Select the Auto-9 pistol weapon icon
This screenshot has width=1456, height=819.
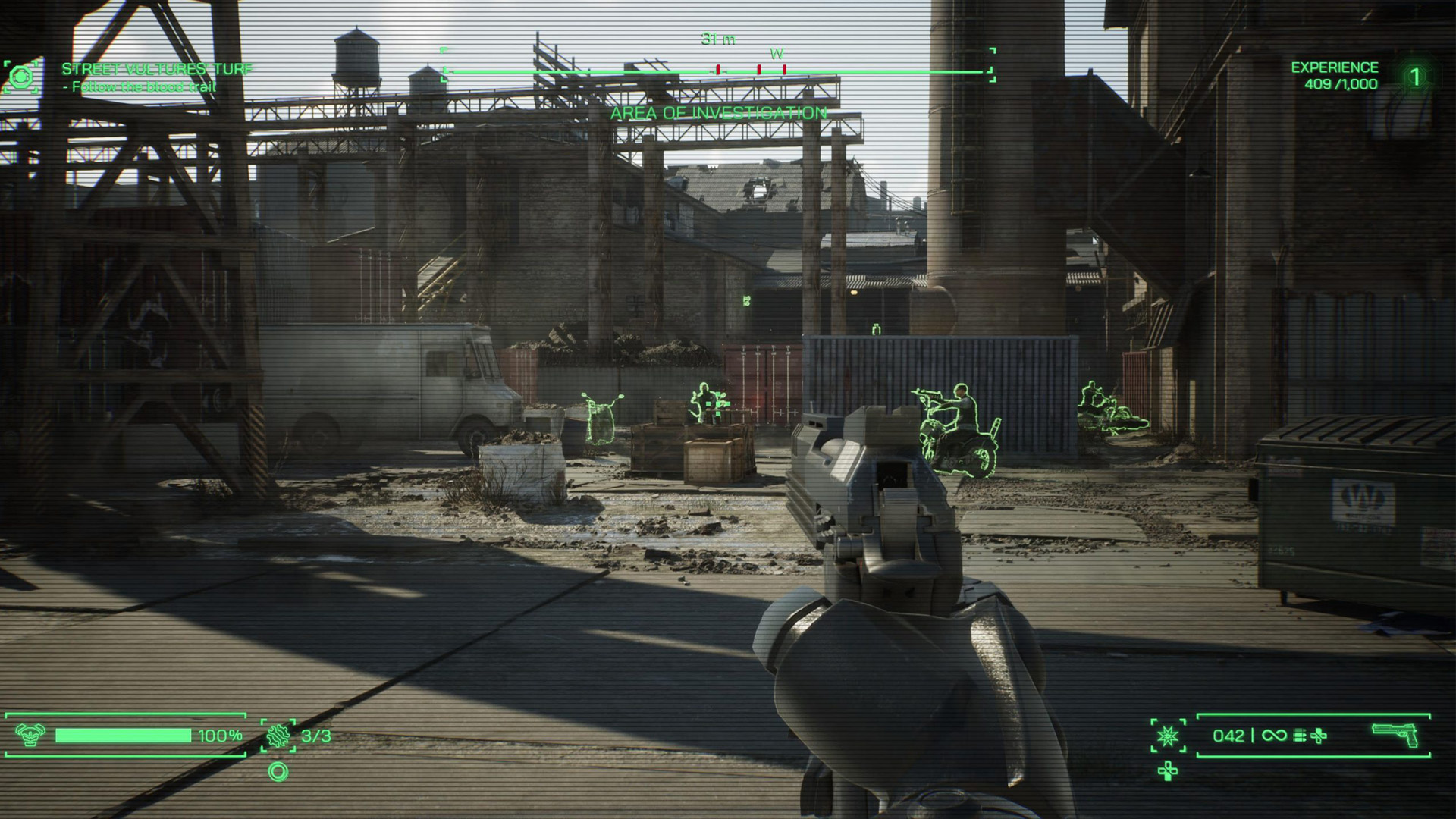[x=1395, y=734]
